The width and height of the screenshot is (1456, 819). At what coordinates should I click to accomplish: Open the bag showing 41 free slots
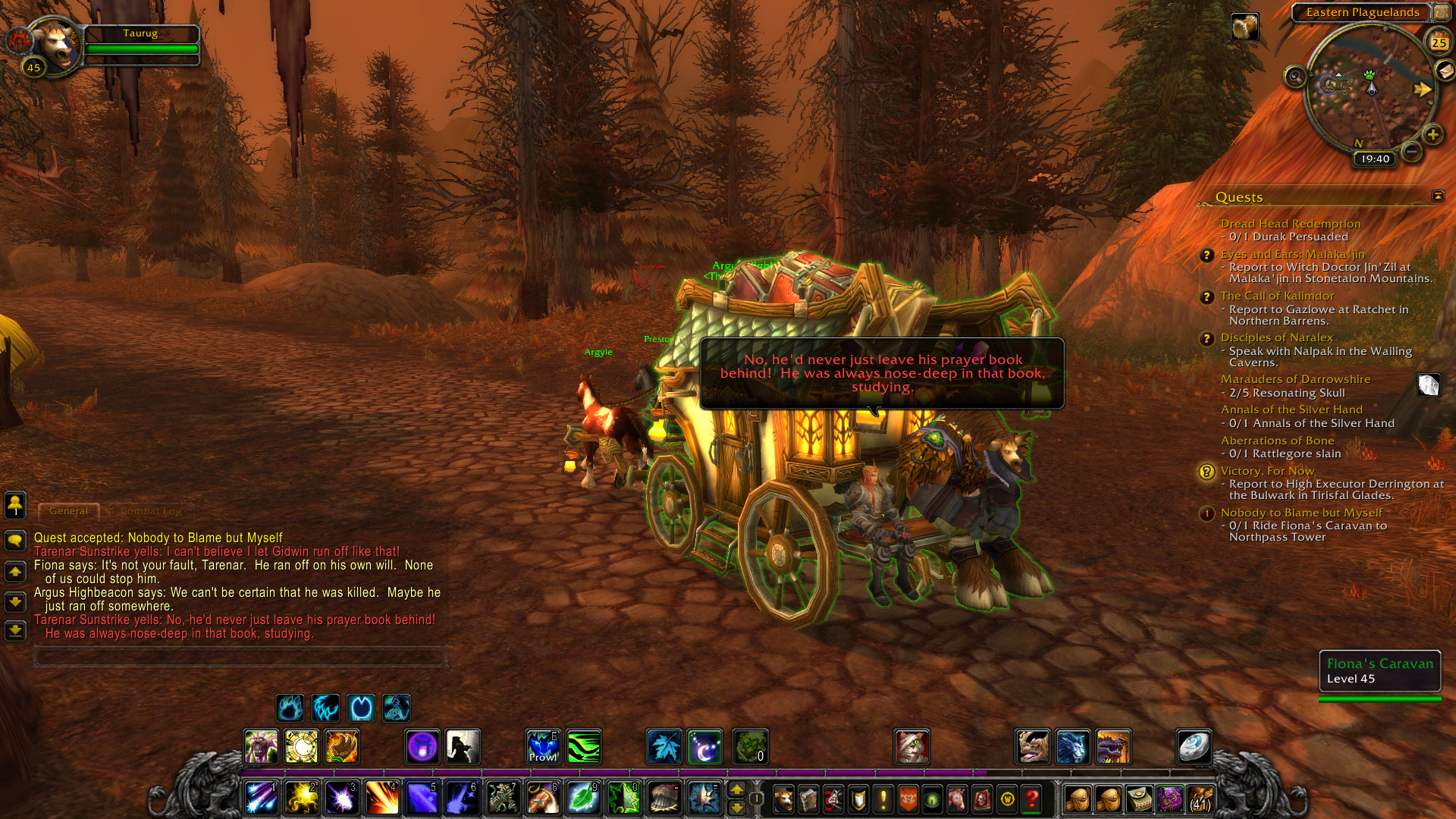tap(1200, 799)
